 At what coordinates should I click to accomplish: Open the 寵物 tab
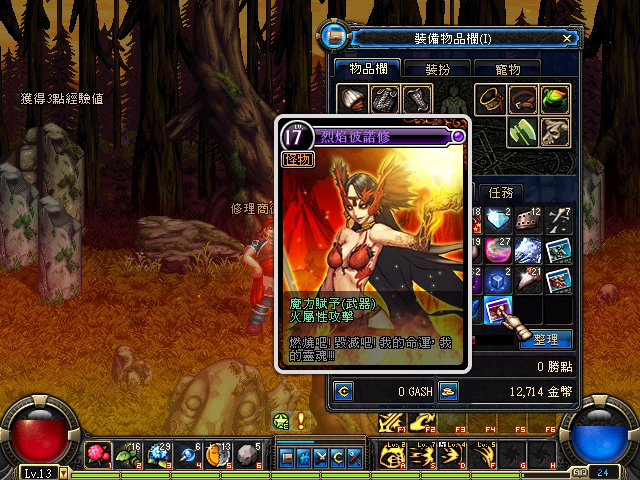[x=508, y=69]
